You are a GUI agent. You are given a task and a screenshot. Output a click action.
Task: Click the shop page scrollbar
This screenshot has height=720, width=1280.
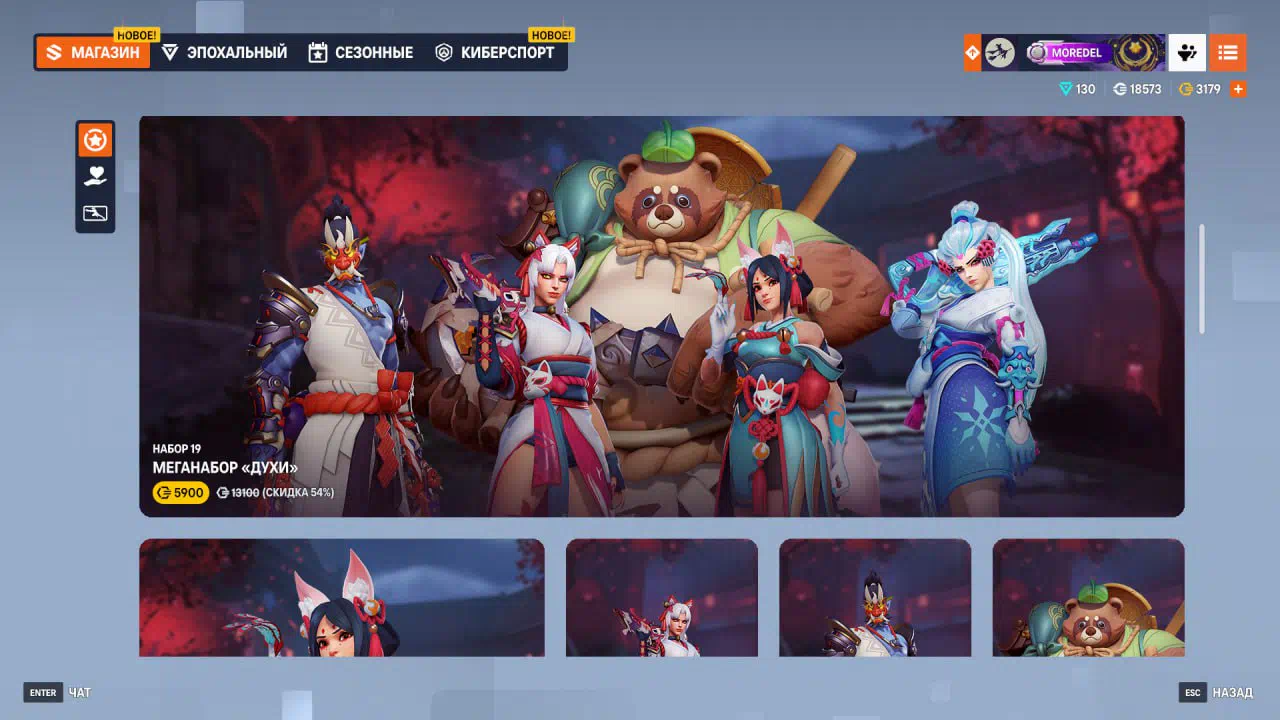[1201, 279]
